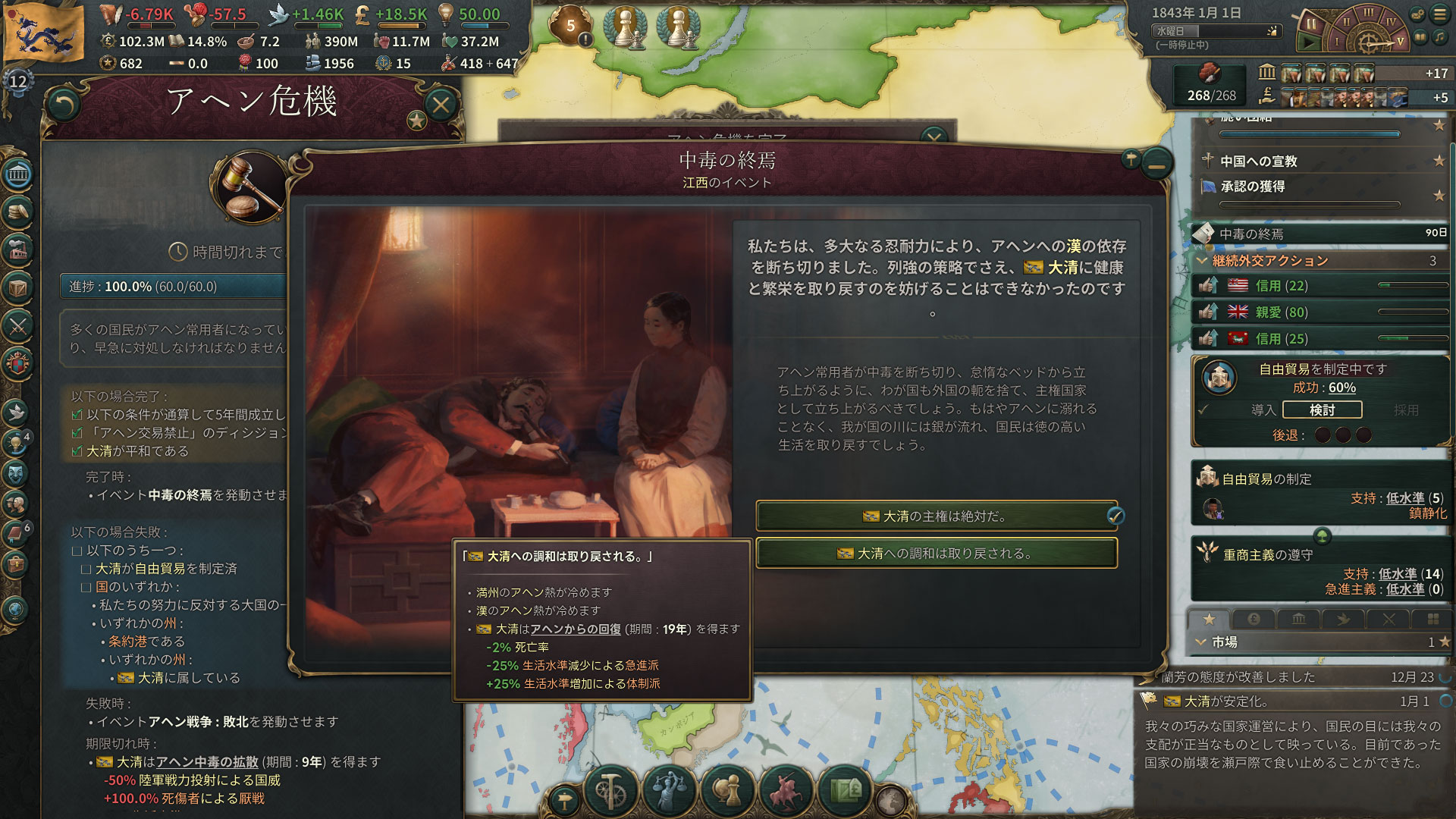Screen dimensions: 1456x819
Task: Choose the option 大清の主権は絶対だ。
Action: coord(936,516)
